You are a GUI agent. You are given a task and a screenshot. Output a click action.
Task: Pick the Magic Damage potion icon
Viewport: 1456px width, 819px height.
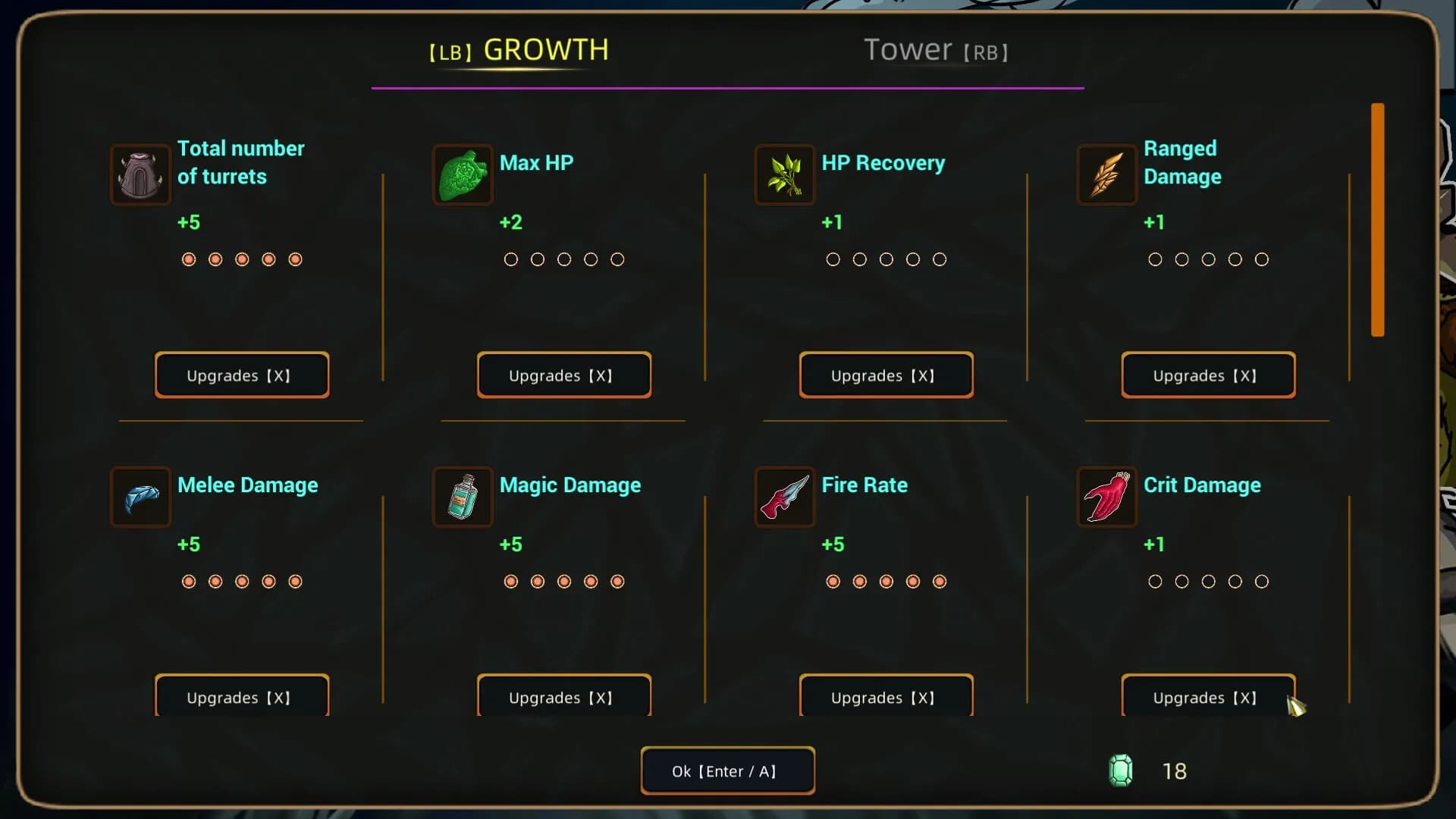point(463,497)
